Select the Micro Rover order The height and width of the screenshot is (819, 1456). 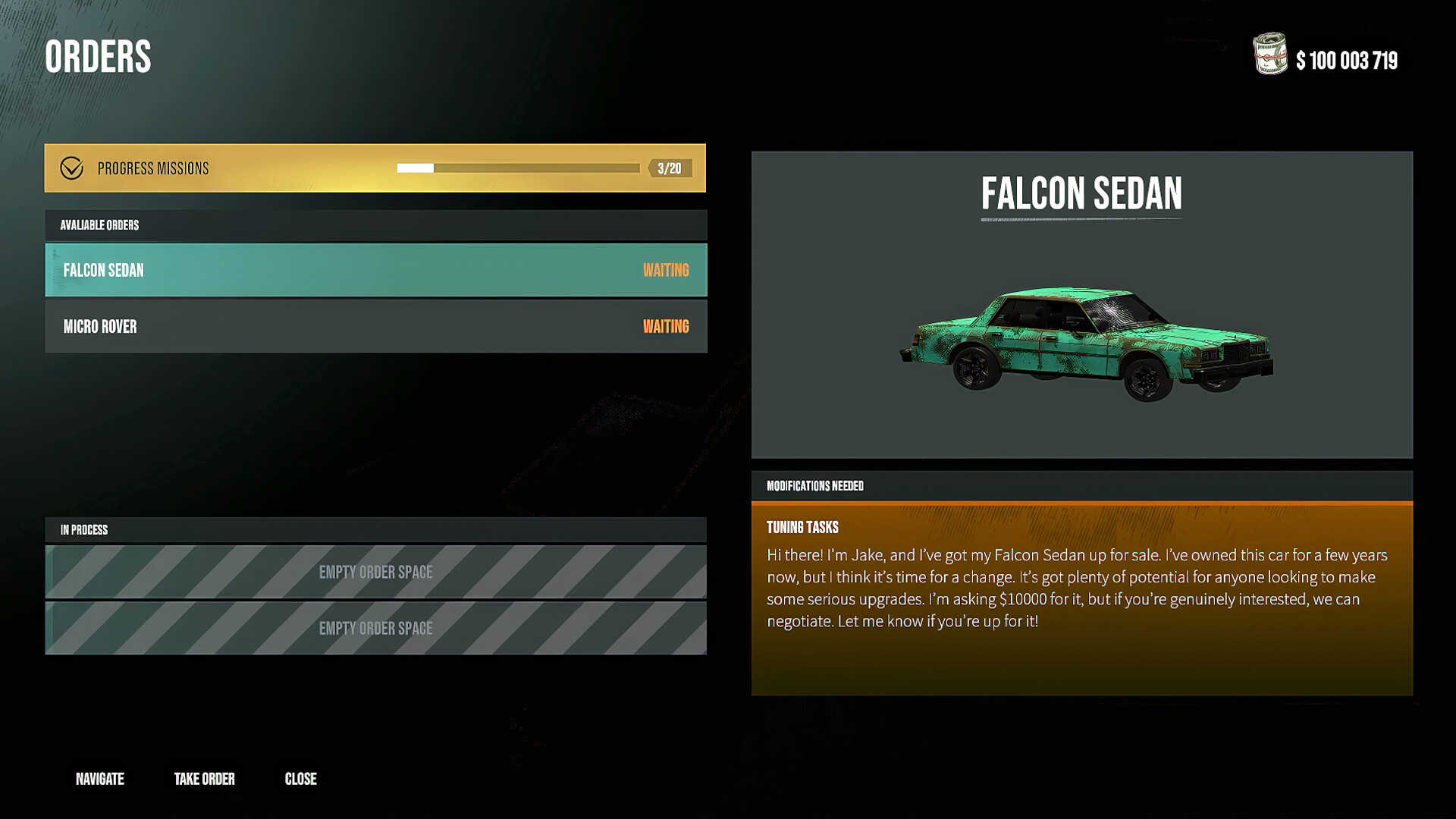pyautogui.click(x=303, y=326)
